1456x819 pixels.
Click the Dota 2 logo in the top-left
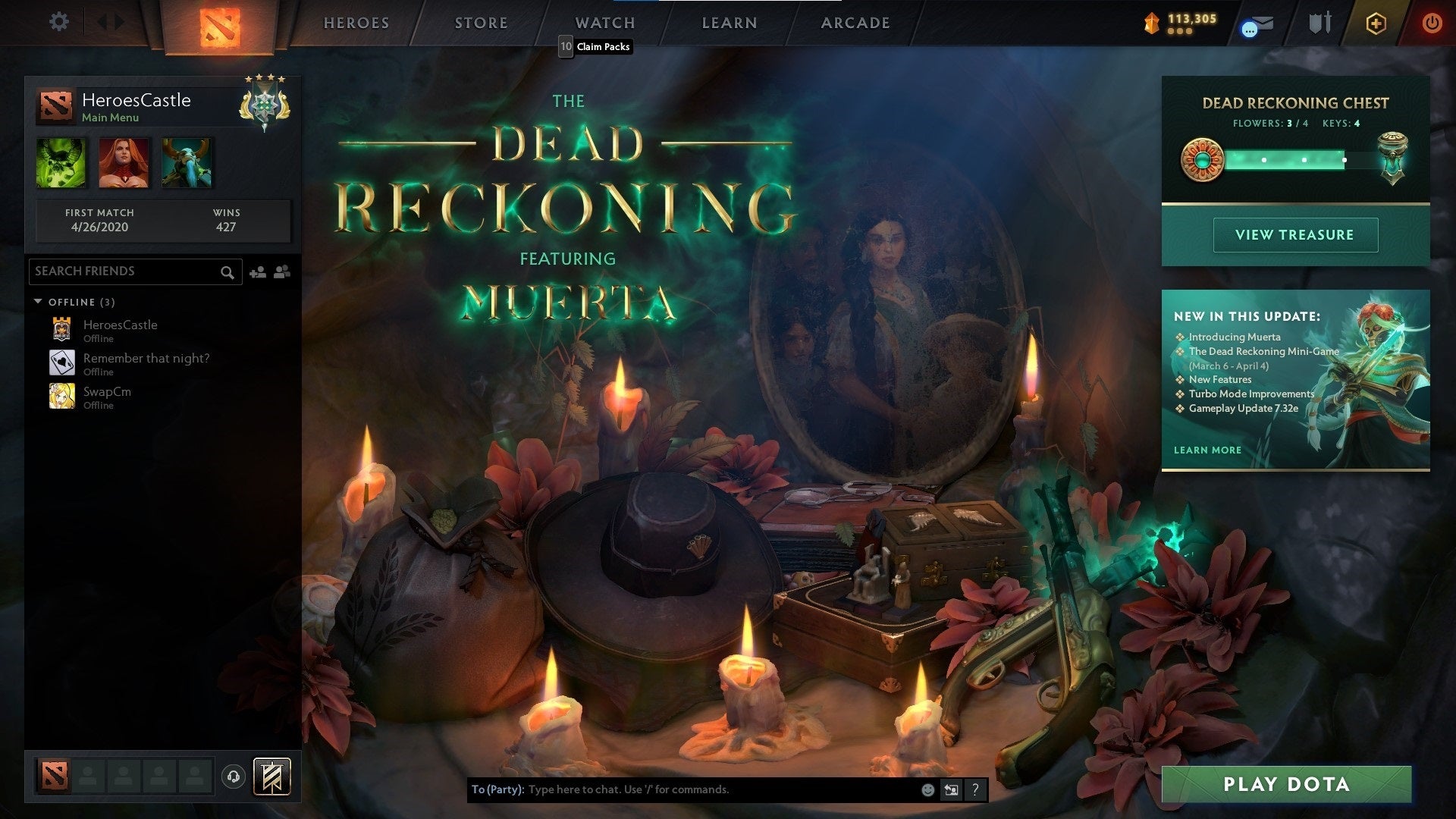point(219,25)
